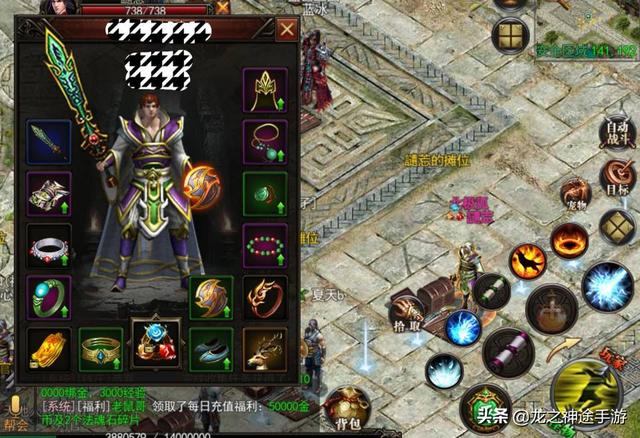Use the flaming bird skill
The height and width of the screenshot is (438, 640).
527,261
